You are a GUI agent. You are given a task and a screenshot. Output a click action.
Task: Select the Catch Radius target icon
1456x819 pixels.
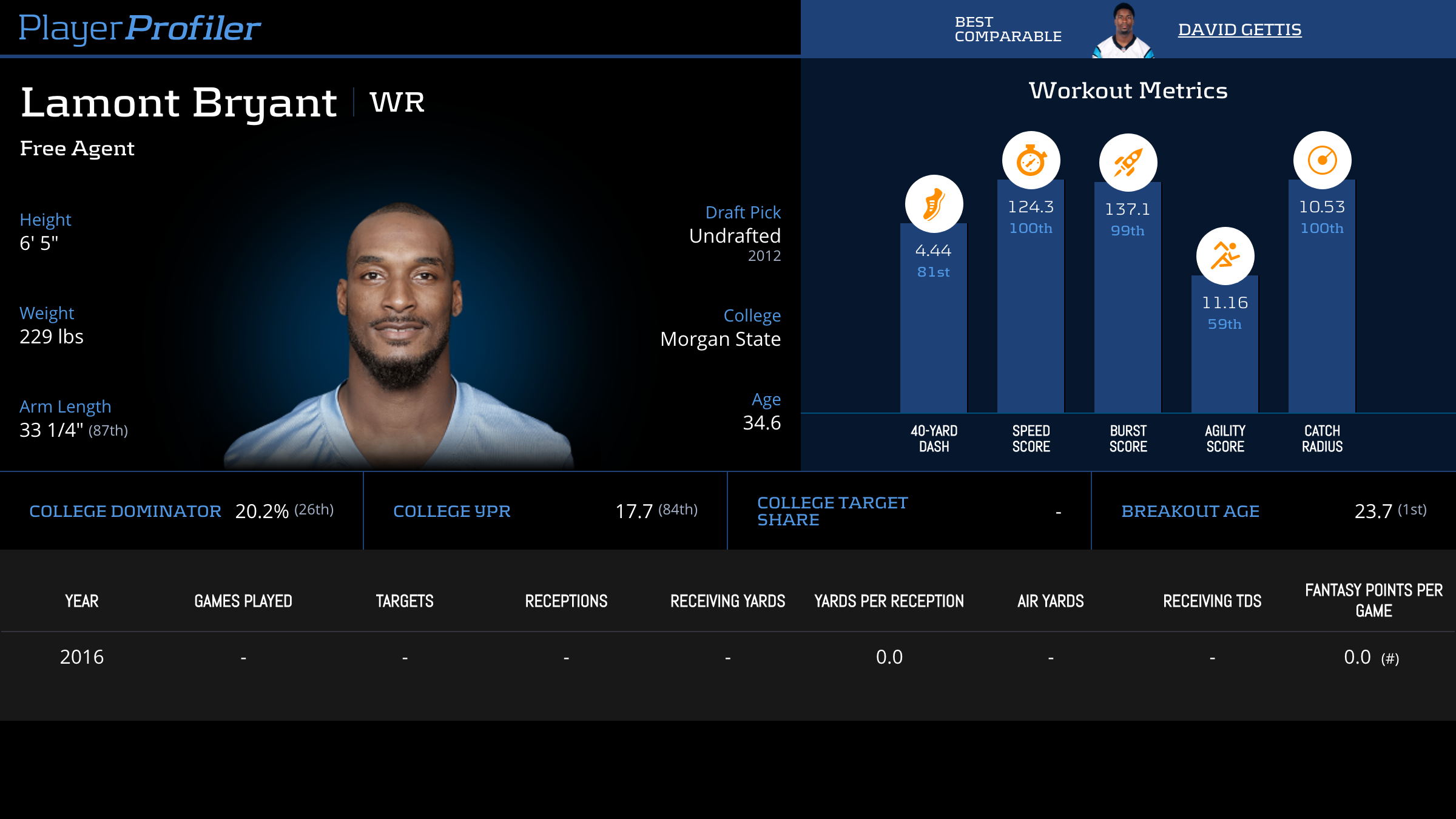pyautogui.click(x=1322, y=161)
